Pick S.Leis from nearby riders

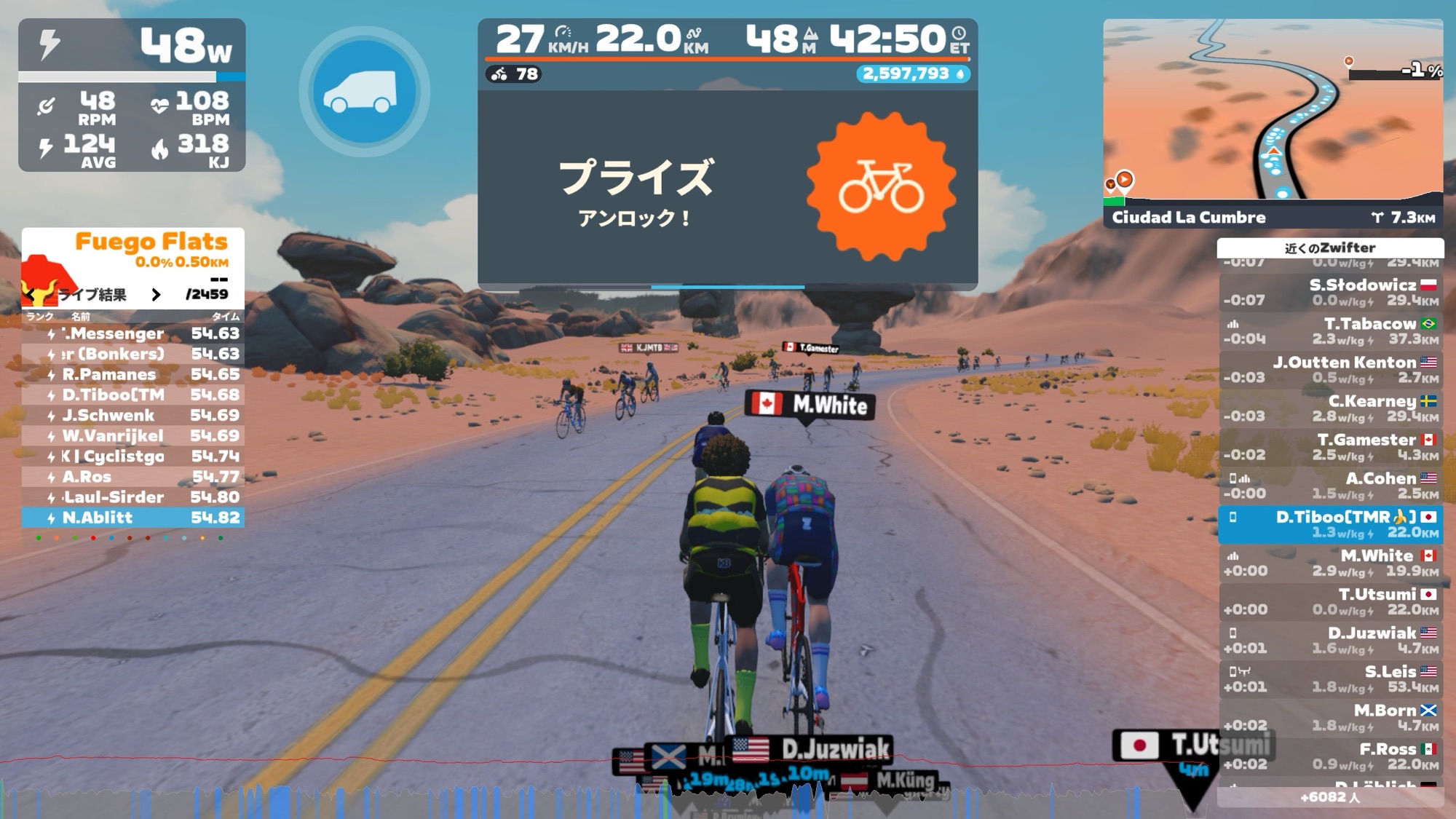pyautogui.click(x=1330, y=678)
